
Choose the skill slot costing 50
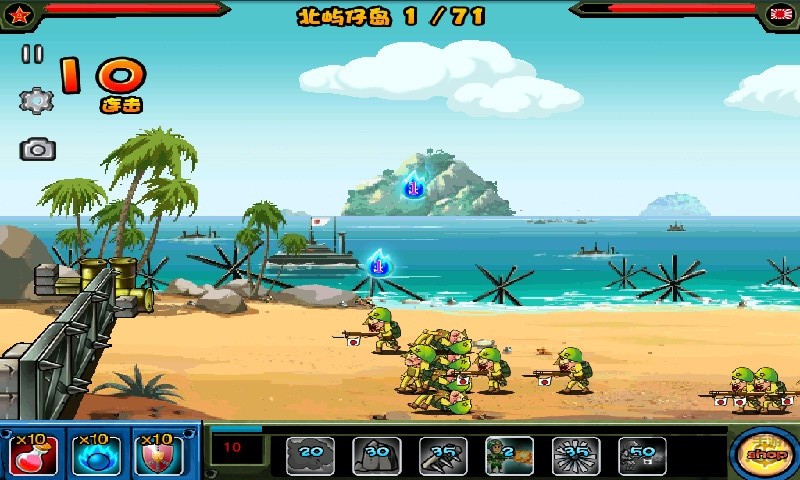click(x=642, y=455)
